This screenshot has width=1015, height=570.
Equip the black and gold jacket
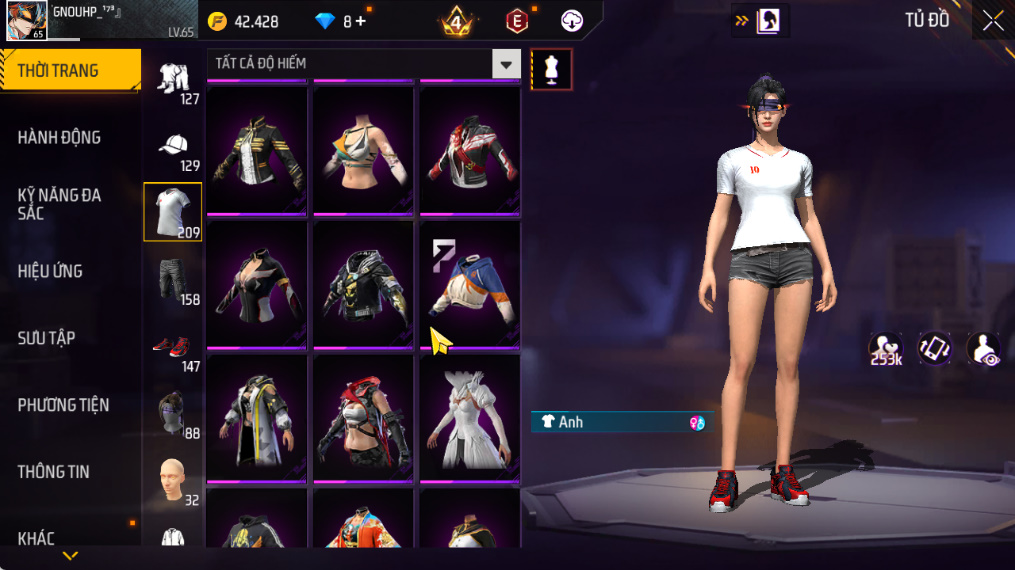(x=257, y=148)
